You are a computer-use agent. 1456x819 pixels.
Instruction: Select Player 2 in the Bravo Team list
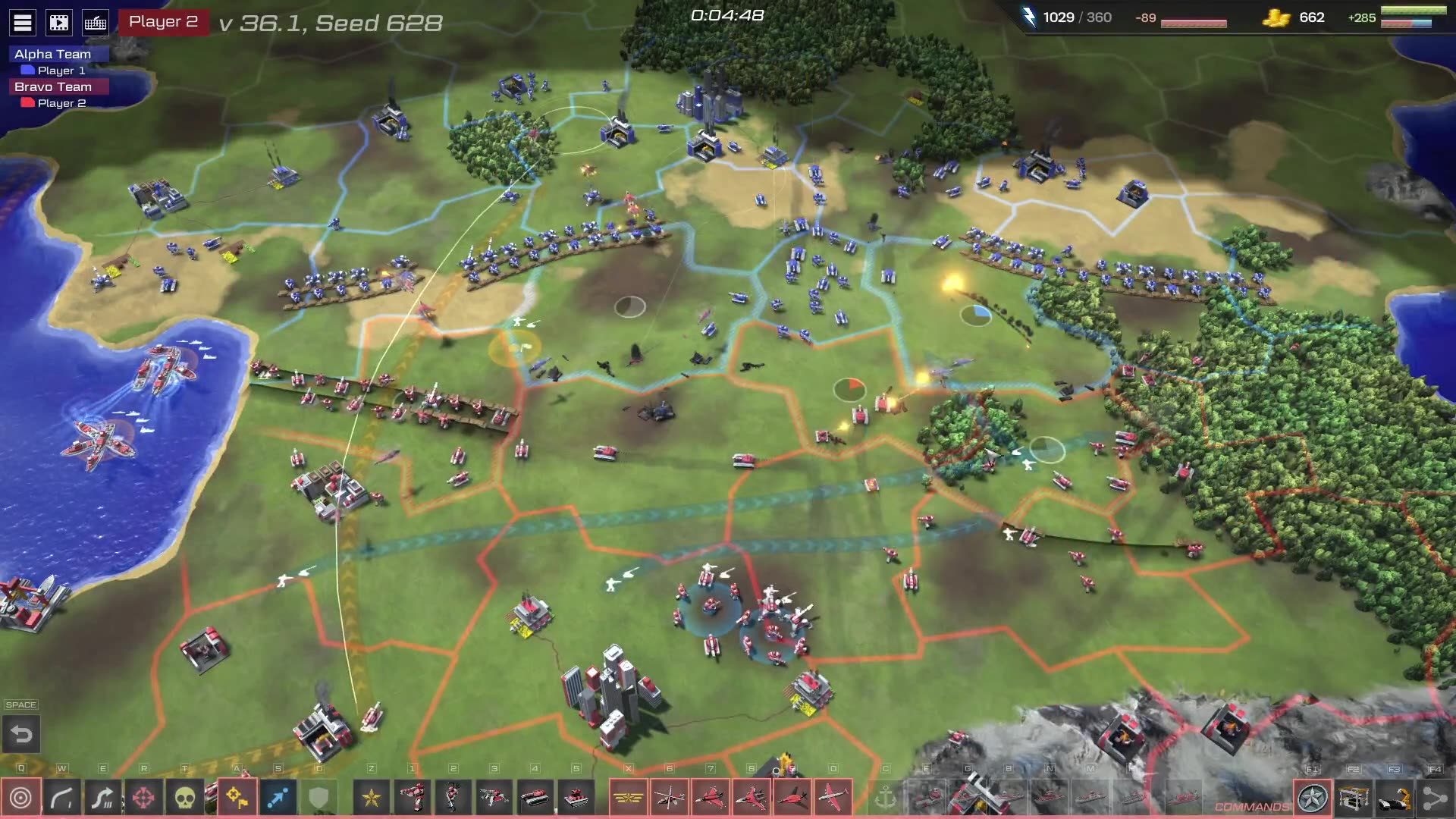[x=61, y=103]
